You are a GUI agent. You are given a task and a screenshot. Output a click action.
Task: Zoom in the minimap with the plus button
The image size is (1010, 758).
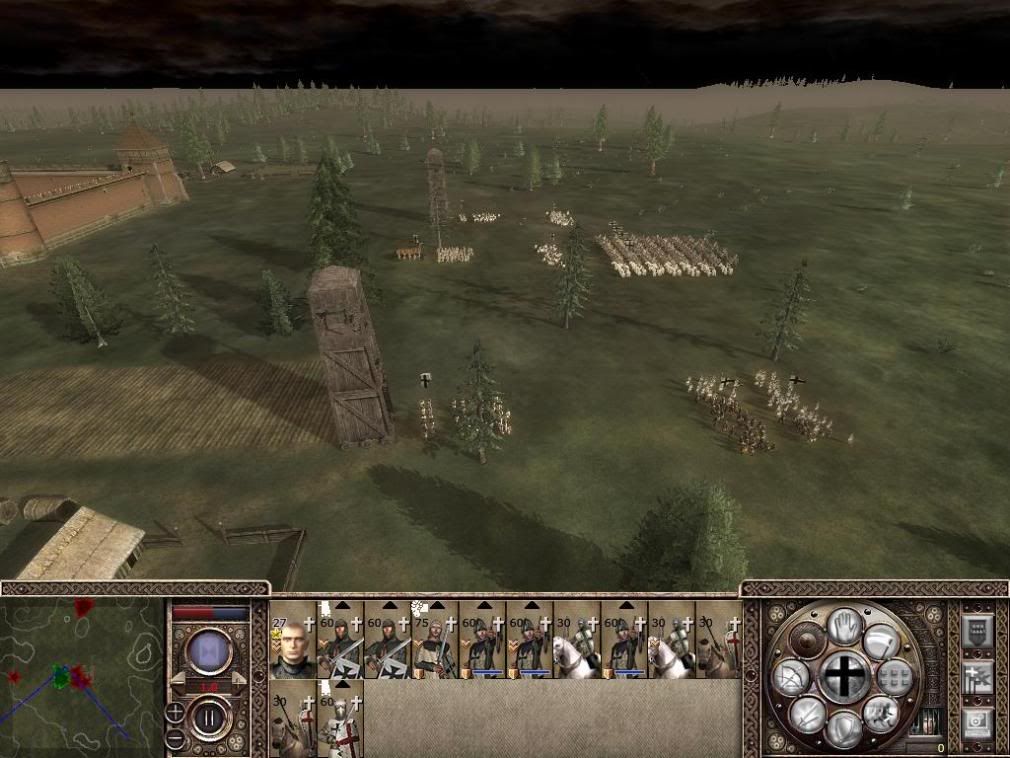point(175,712)
